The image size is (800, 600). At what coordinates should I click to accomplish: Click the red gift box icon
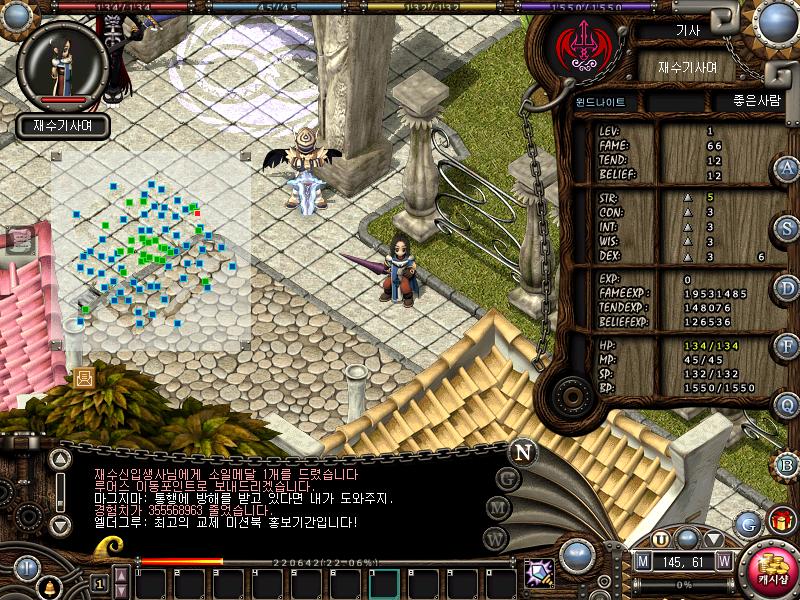click(780, 520)
